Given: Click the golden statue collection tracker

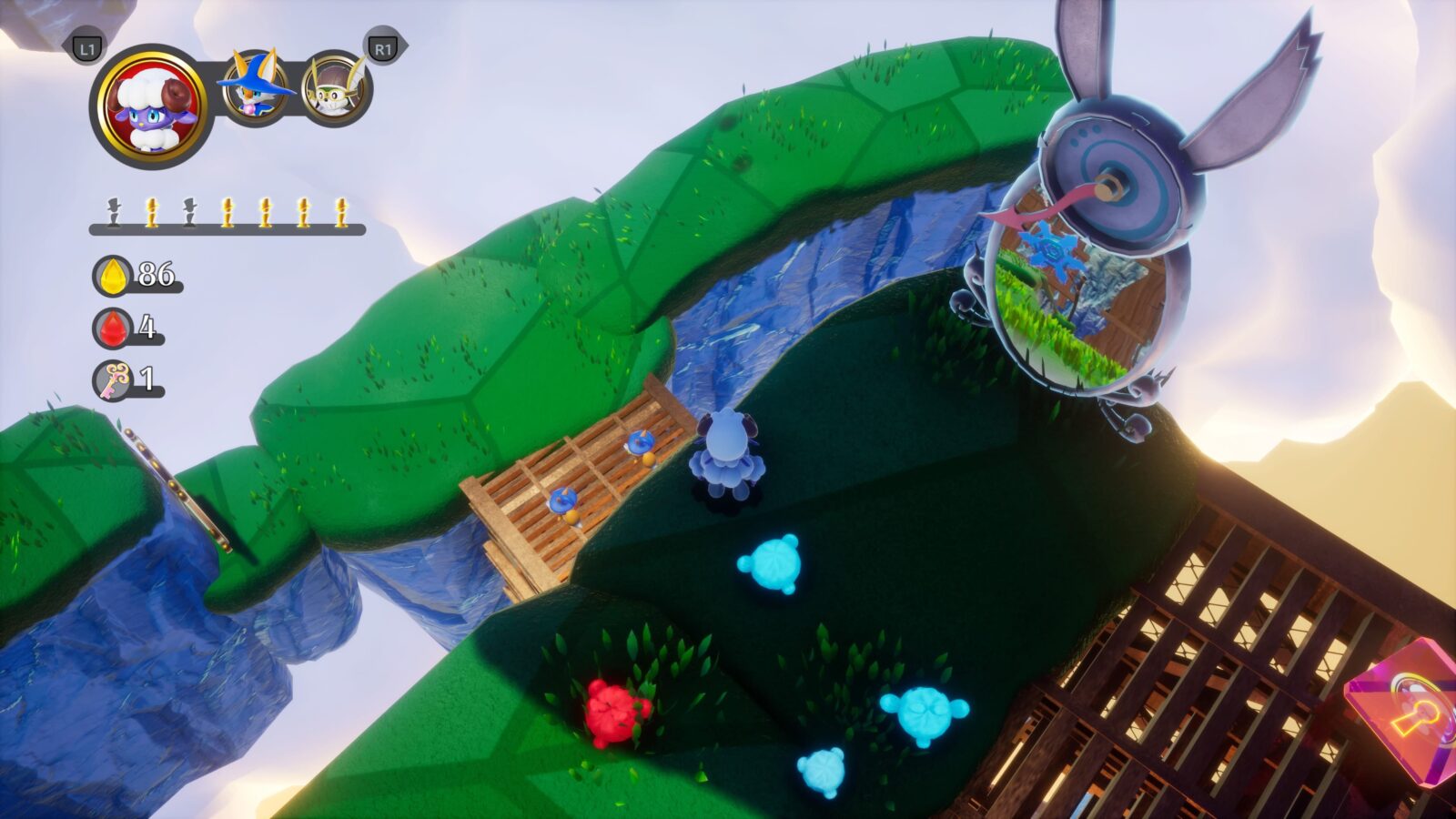Looking at the screenshot, I should click(x=227, y=216).
